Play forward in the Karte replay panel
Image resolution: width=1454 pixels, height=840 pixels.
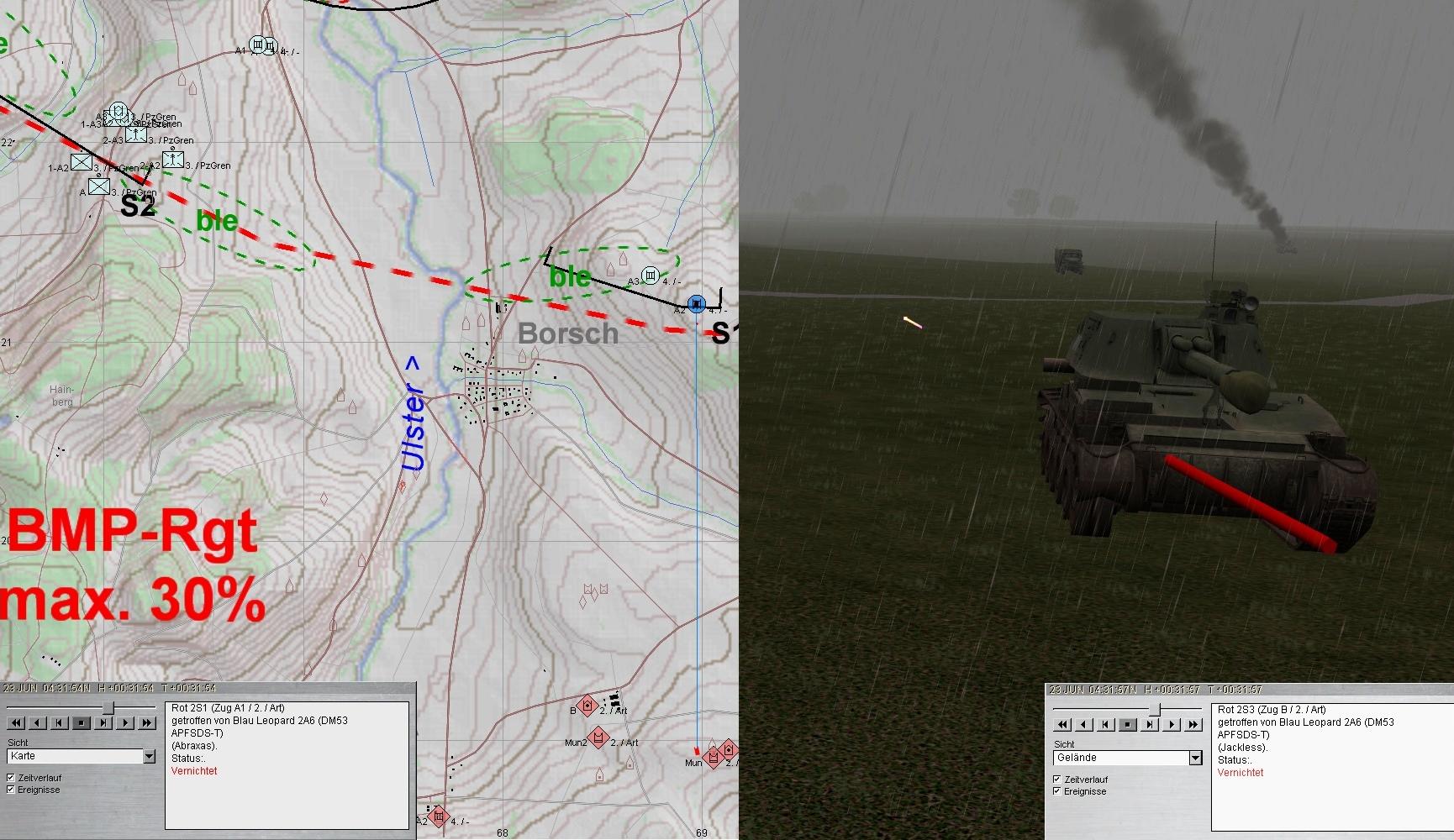point(125,722)
